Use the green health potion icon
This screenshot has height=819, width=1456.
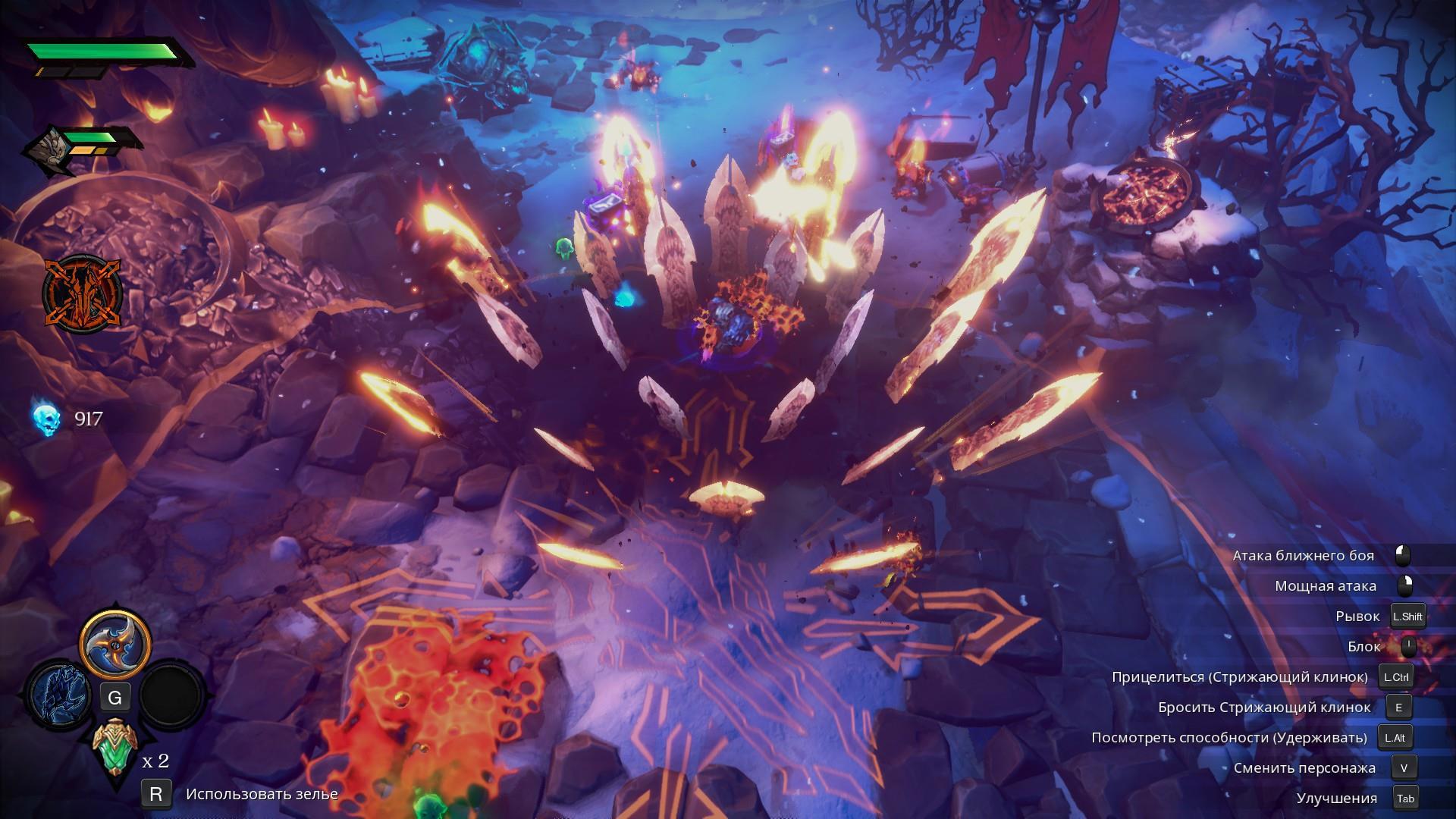pyautogui.click(x=115, y=746)
